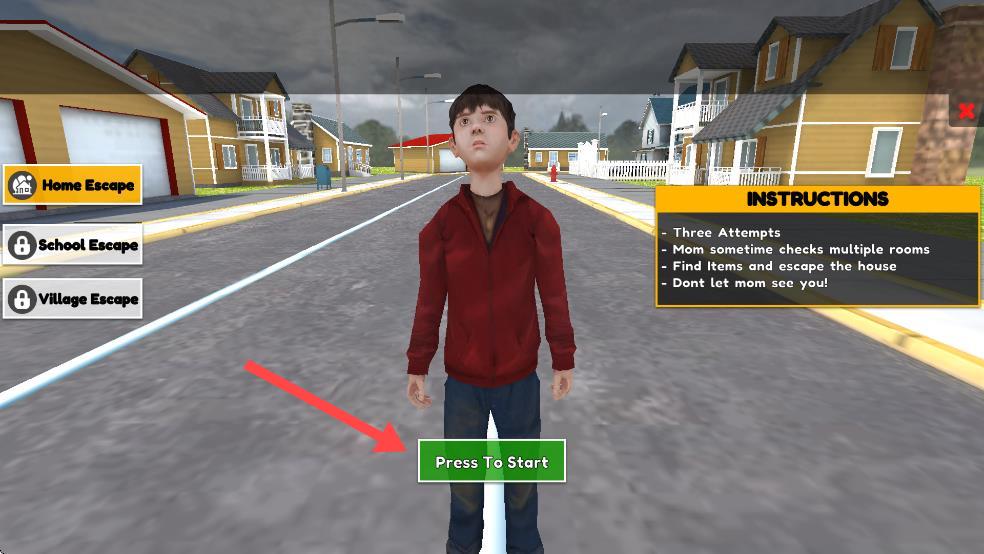Pick the locked Village Escape level
This screenshot has height=554, width=984.
click(72, 299)
